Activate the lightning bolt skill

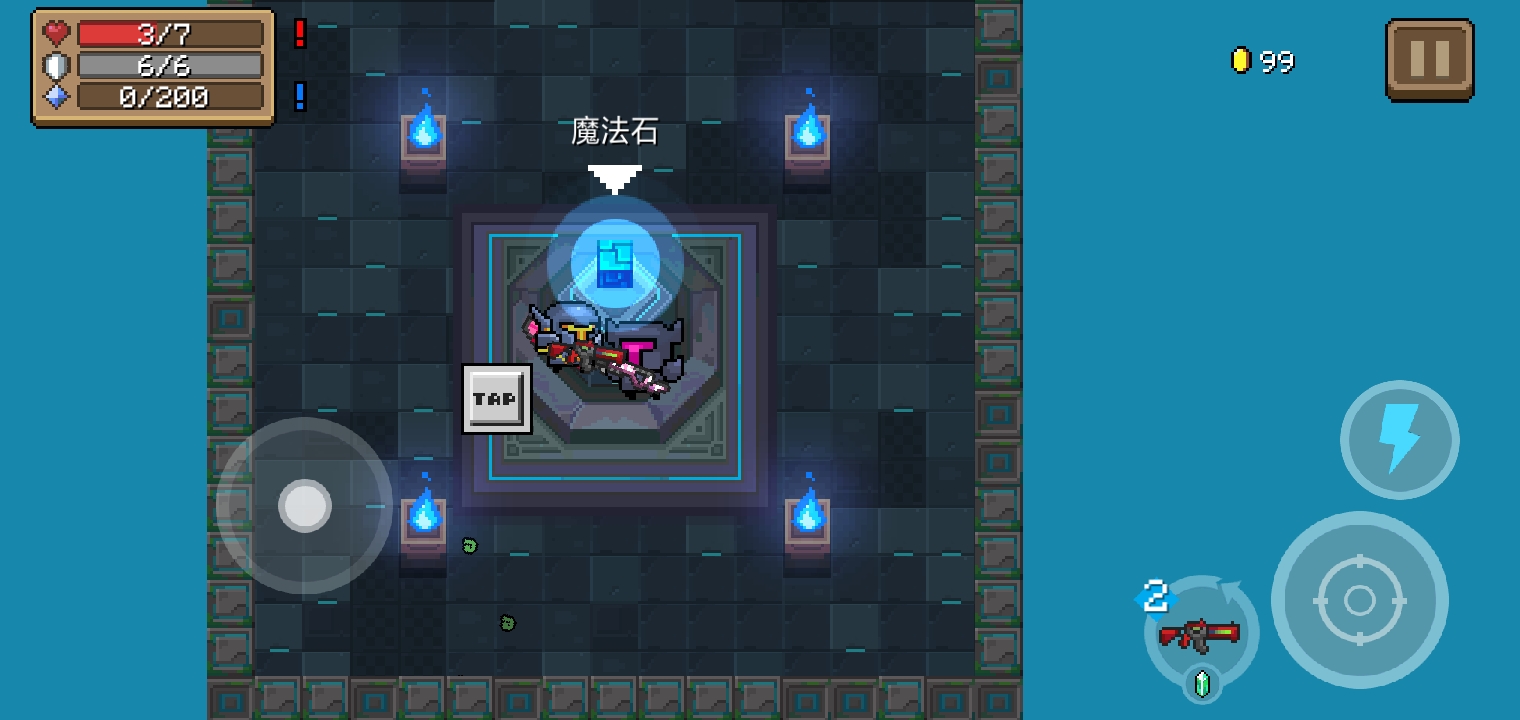(1399, 439)
